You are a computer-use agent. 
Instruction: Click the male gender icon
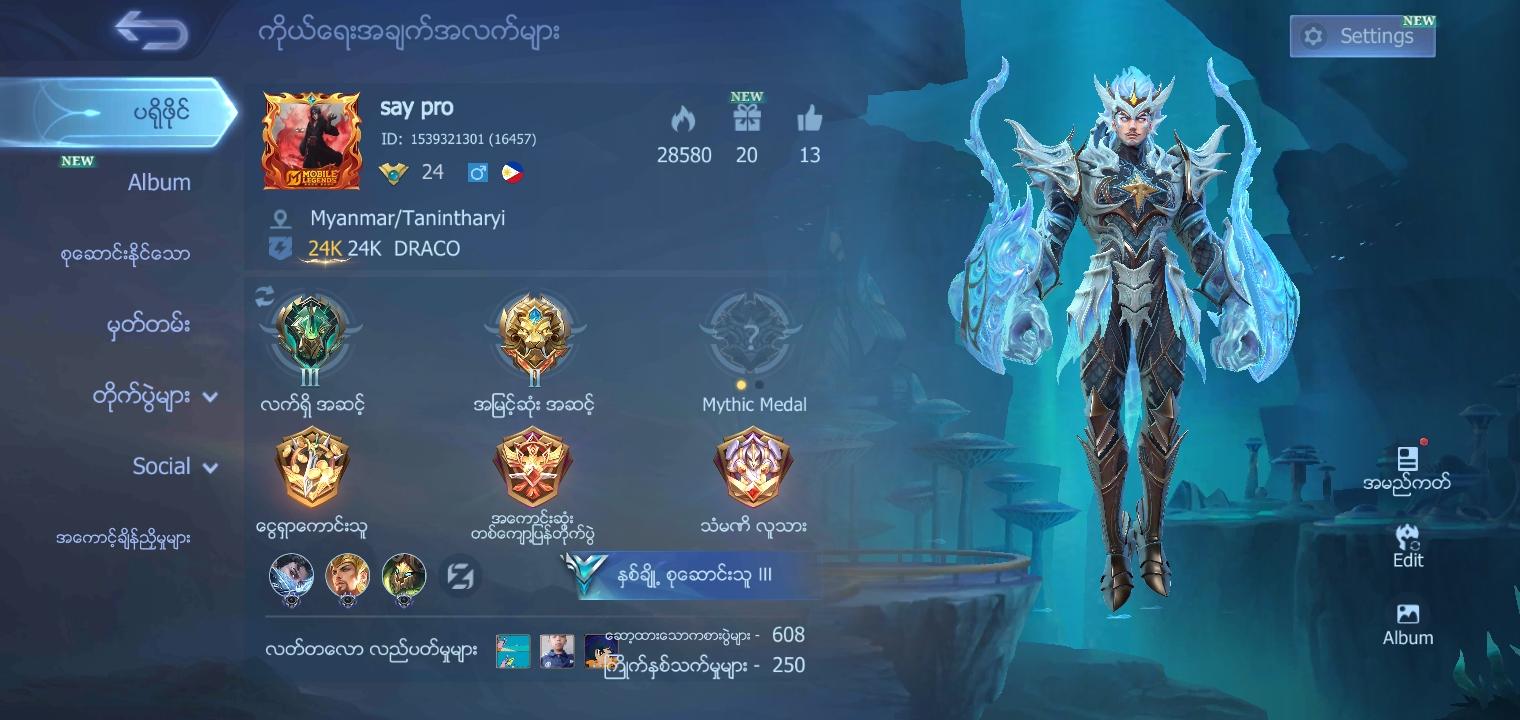pyautogui.click(x=479, y=171)
